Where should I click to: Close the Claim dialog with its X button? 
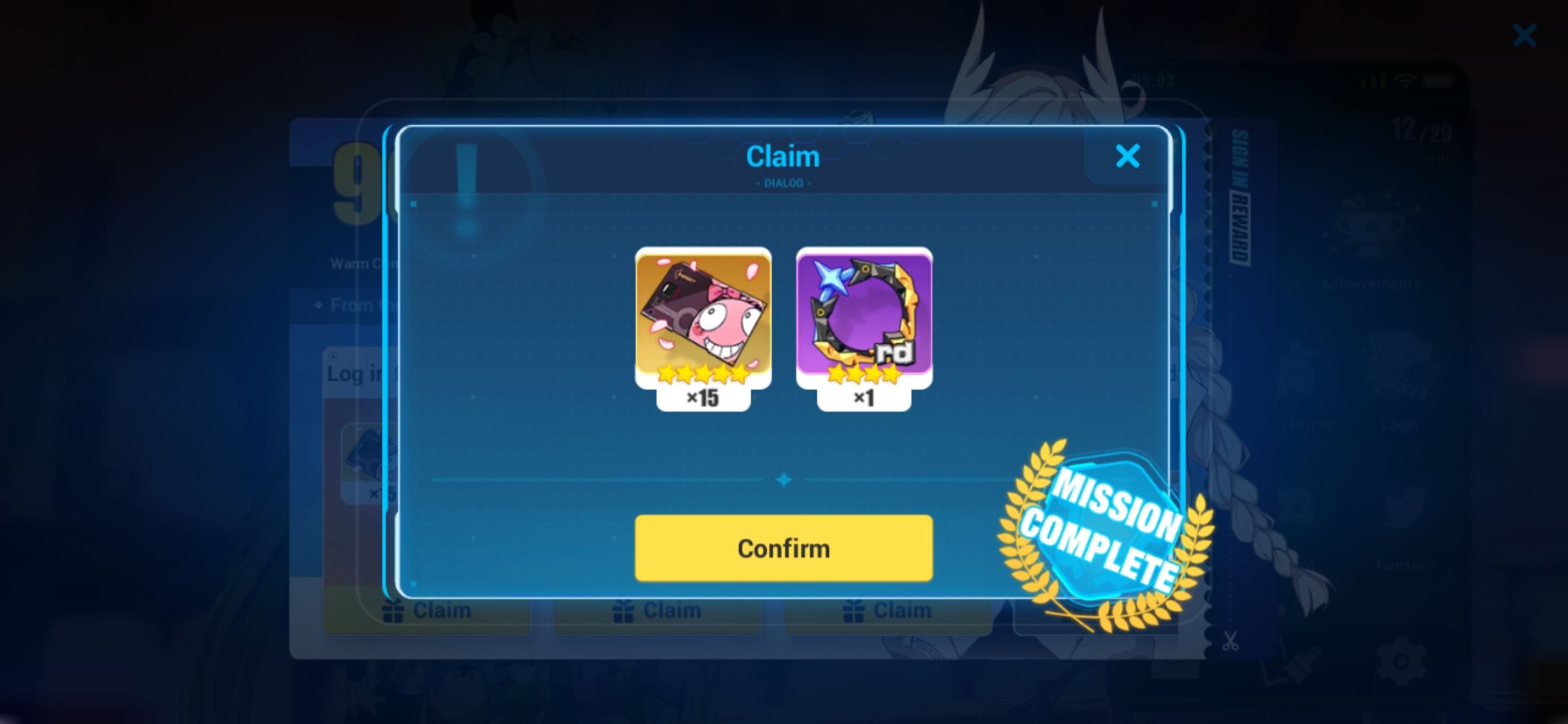click(1128, 156)
